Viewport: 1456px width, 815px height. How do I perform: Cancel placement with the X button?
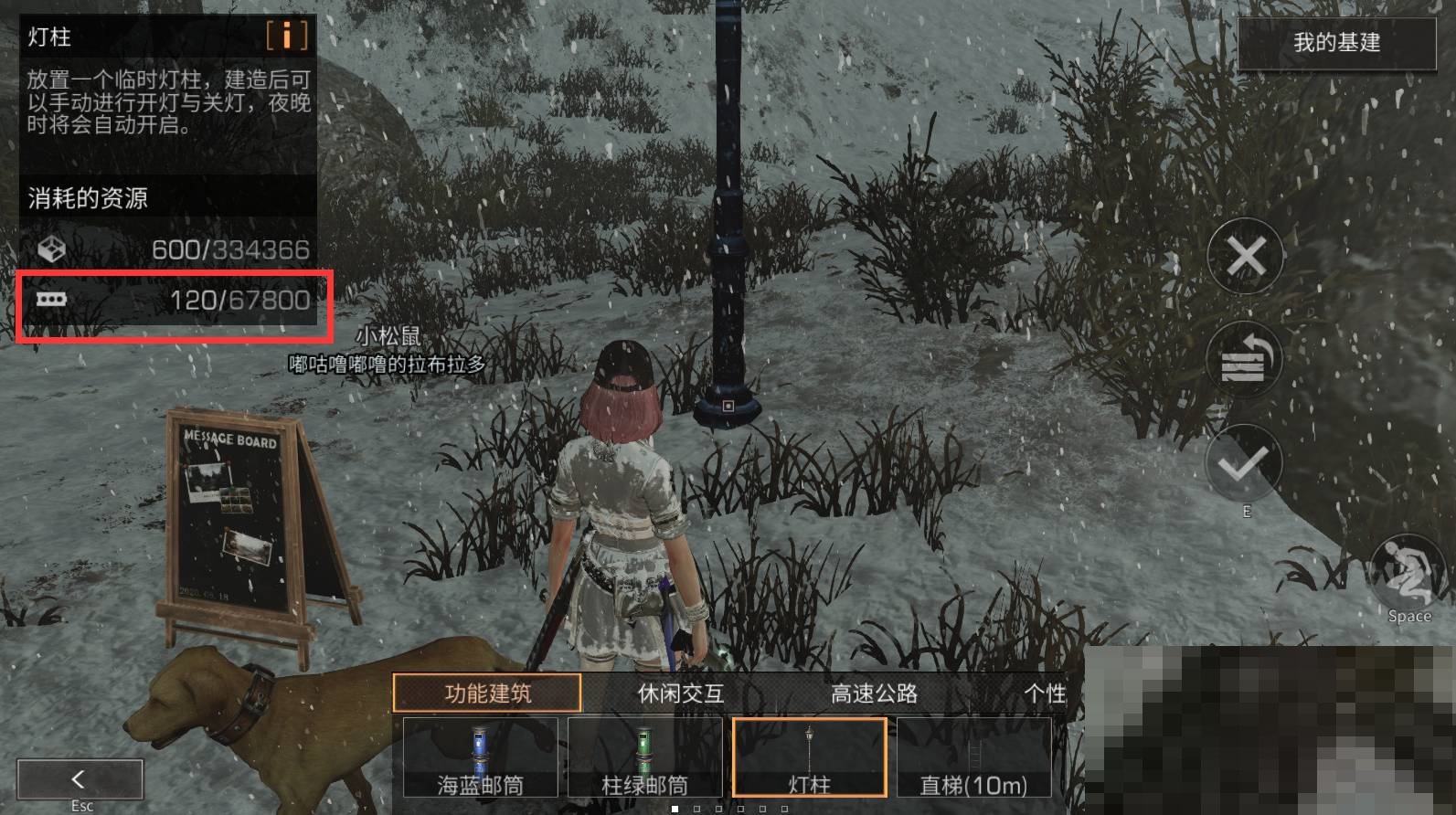click(1245, 257)
